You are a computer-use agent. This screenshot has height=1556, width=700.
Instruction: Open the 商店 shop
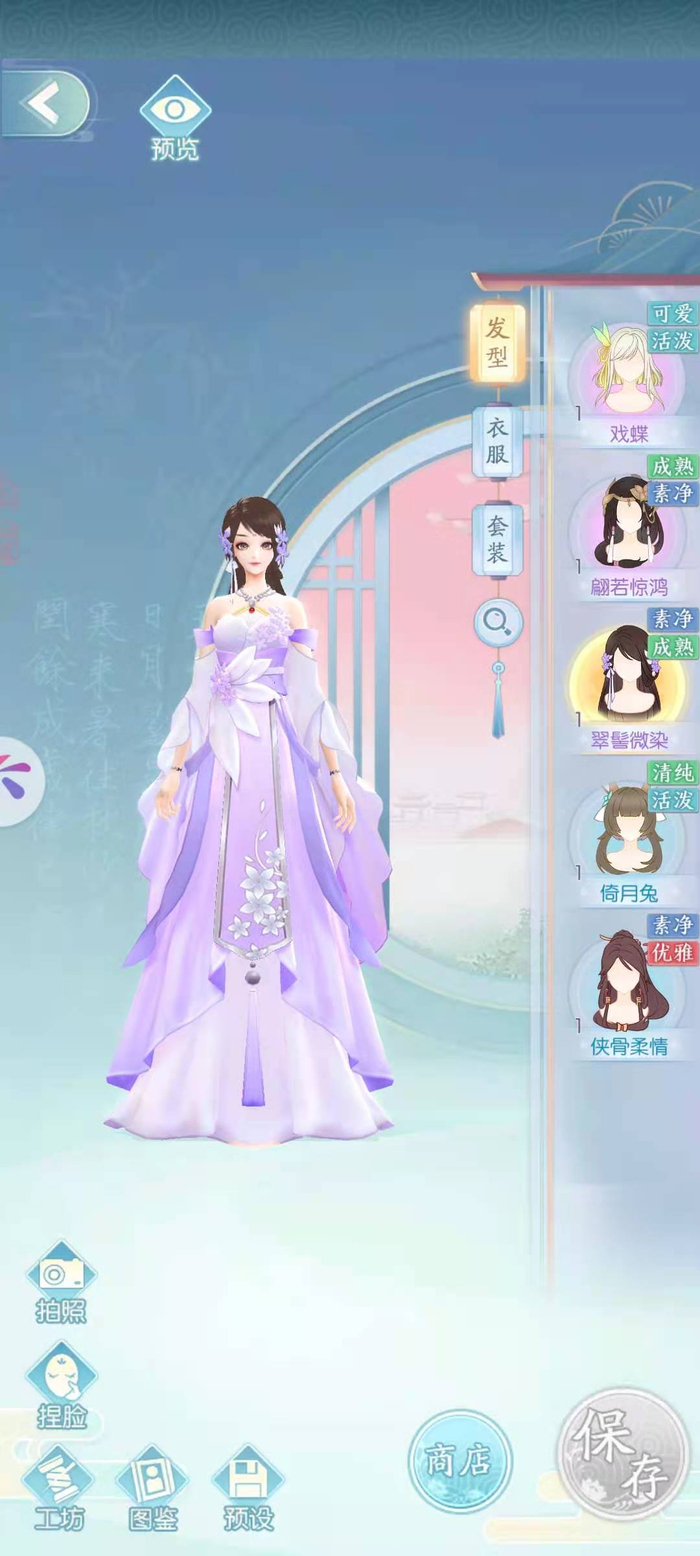459,1461
